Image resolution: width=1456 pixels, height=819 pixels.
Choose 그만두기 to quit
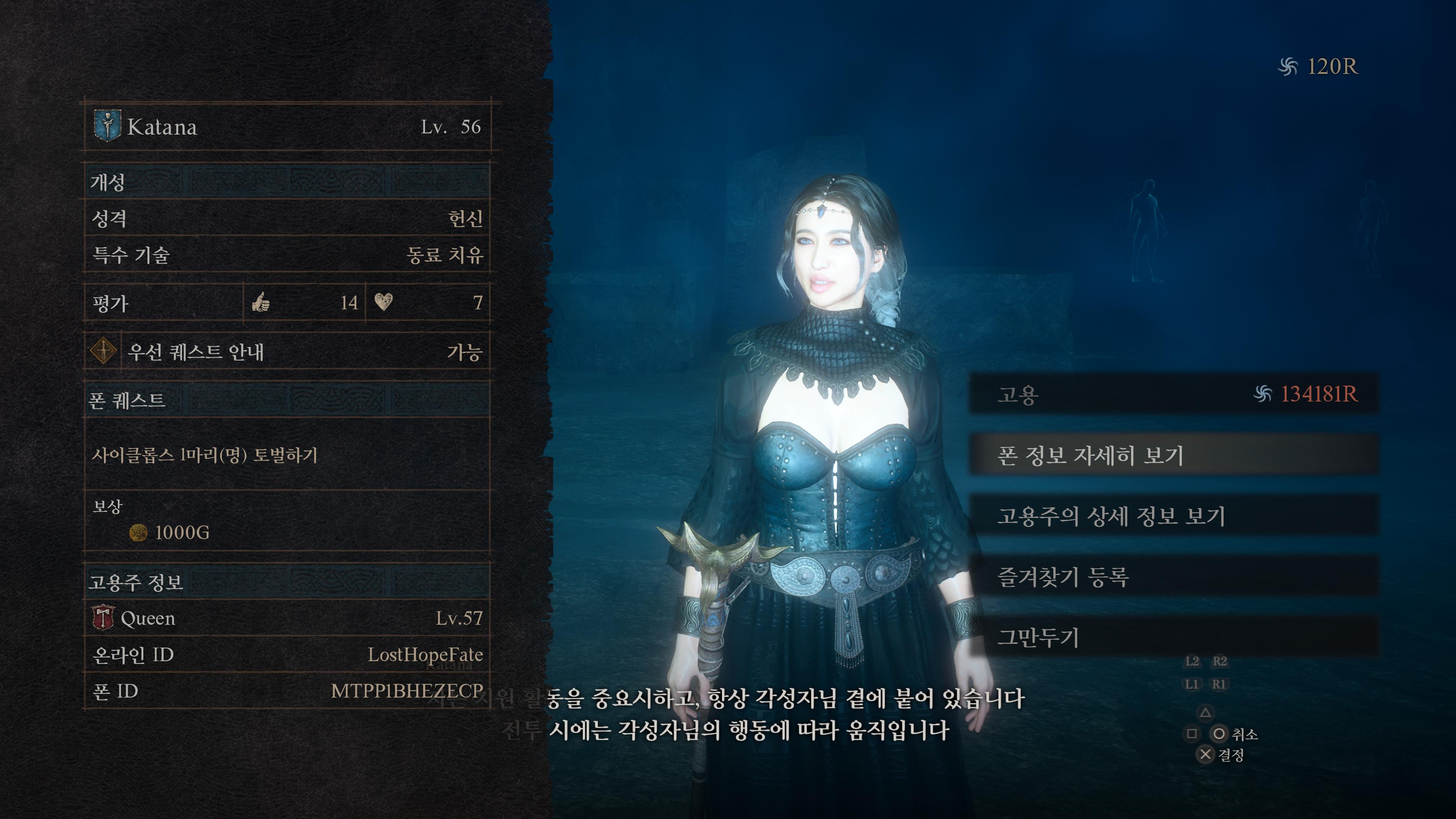click(x=1174, y=637)
